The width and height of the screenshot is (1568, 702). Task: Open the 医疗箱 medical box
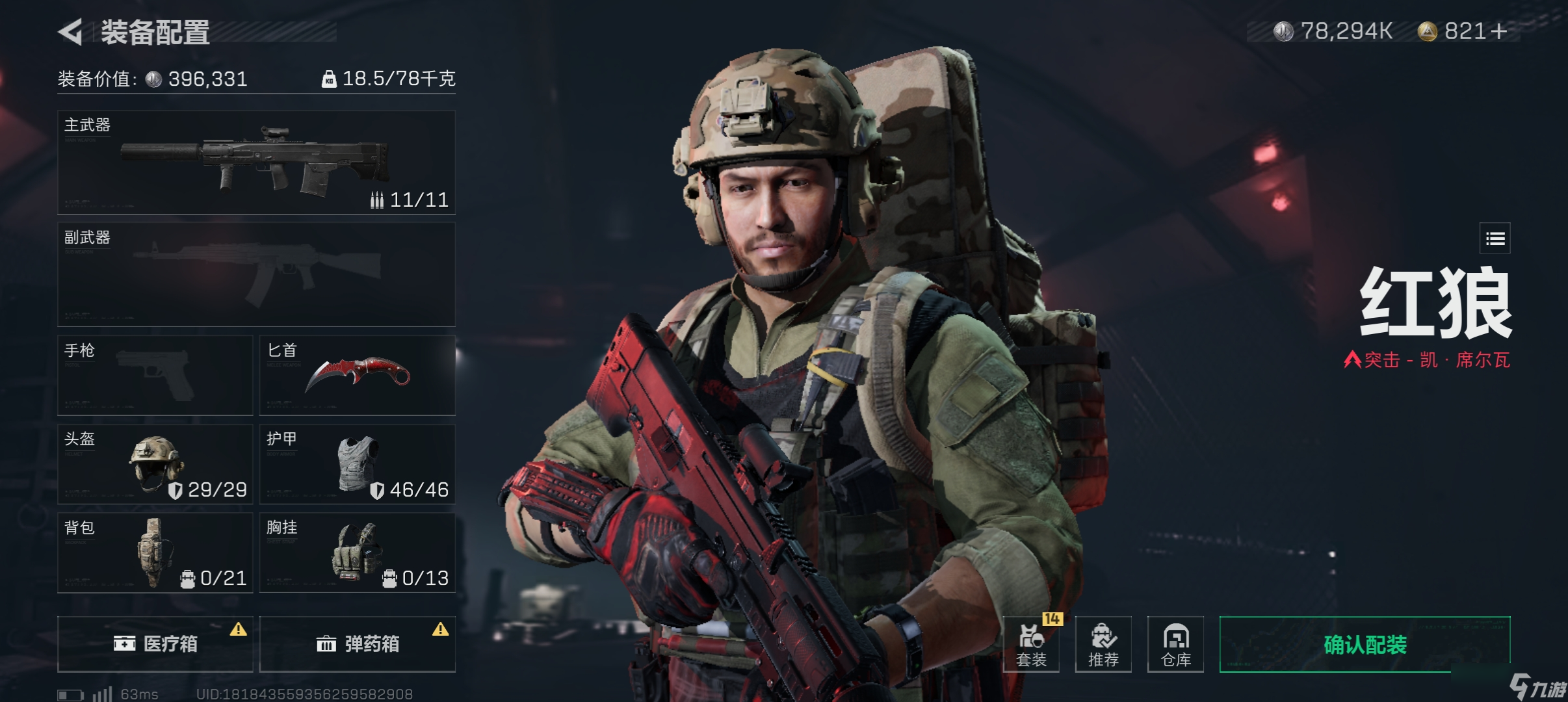[x=155, y=643]
